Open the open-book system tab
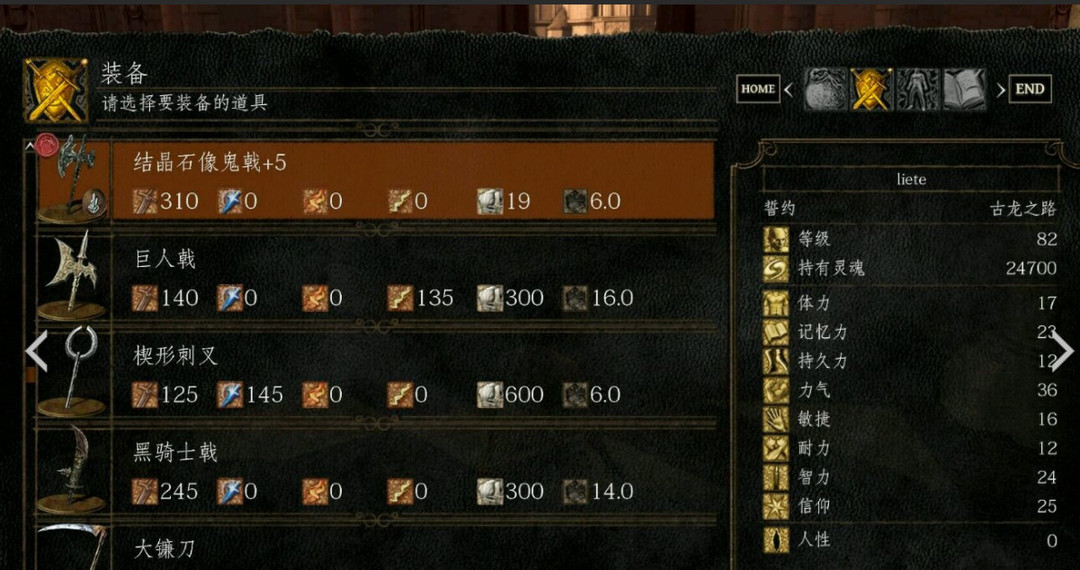Viewport: 1080px width, 570px height. (964, 89)
